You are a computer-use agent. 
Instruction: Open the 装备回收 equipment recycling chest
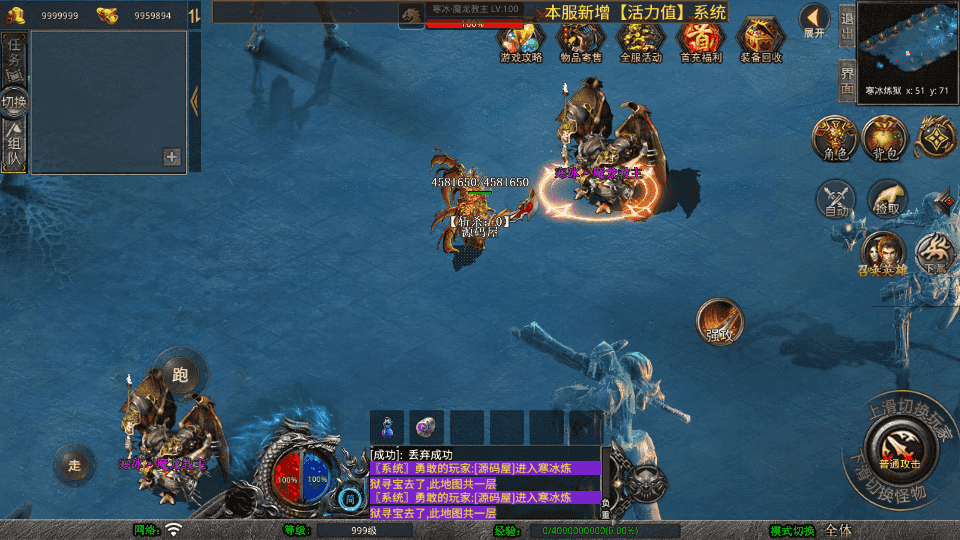coord(761,40)
